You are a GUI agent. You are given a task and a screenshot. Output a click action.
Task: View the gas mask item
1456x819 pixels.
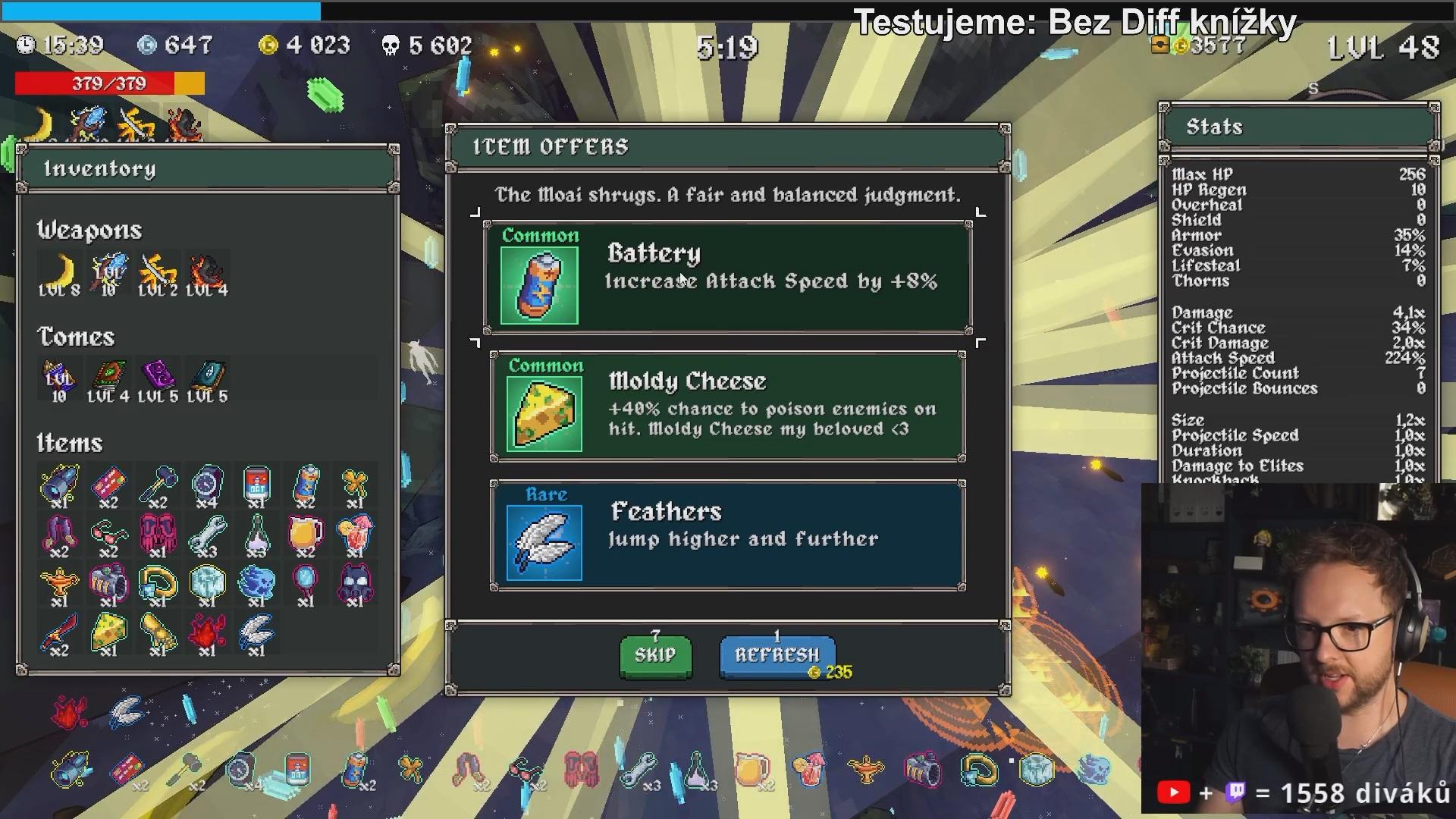[x=354, y=584]
